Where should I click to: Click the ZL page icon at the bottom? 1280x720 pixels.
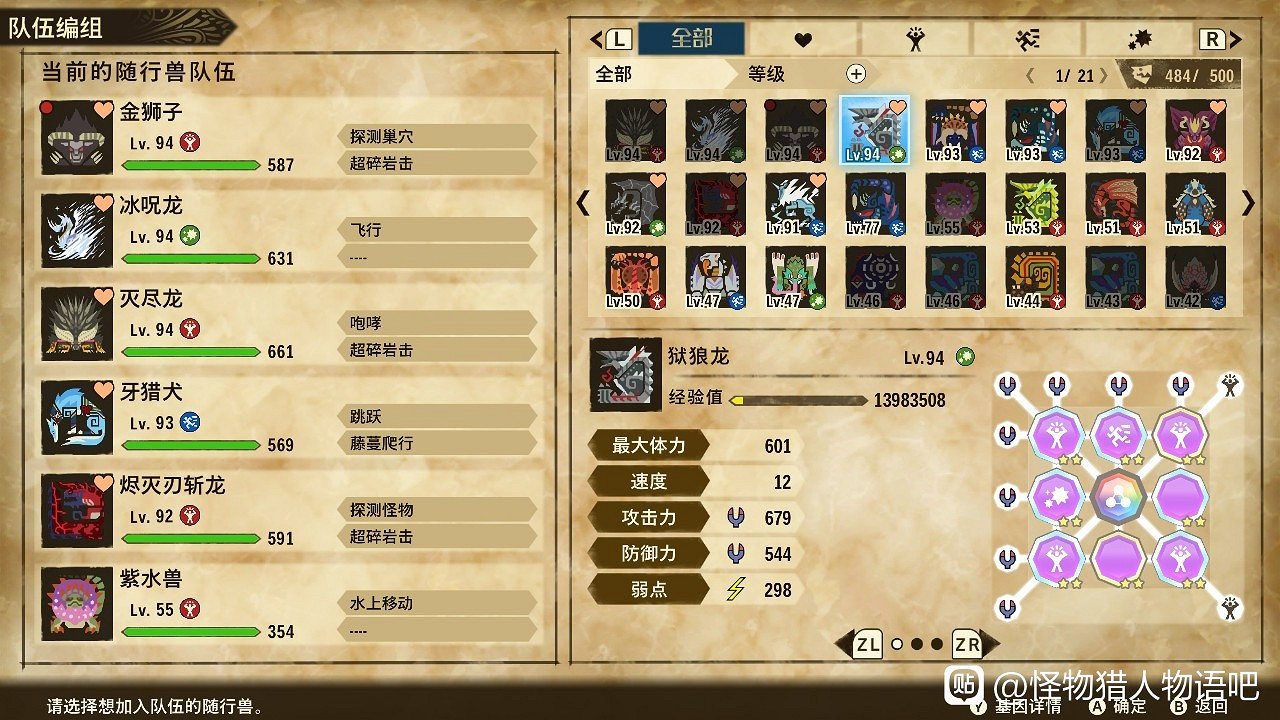(870, 645)
